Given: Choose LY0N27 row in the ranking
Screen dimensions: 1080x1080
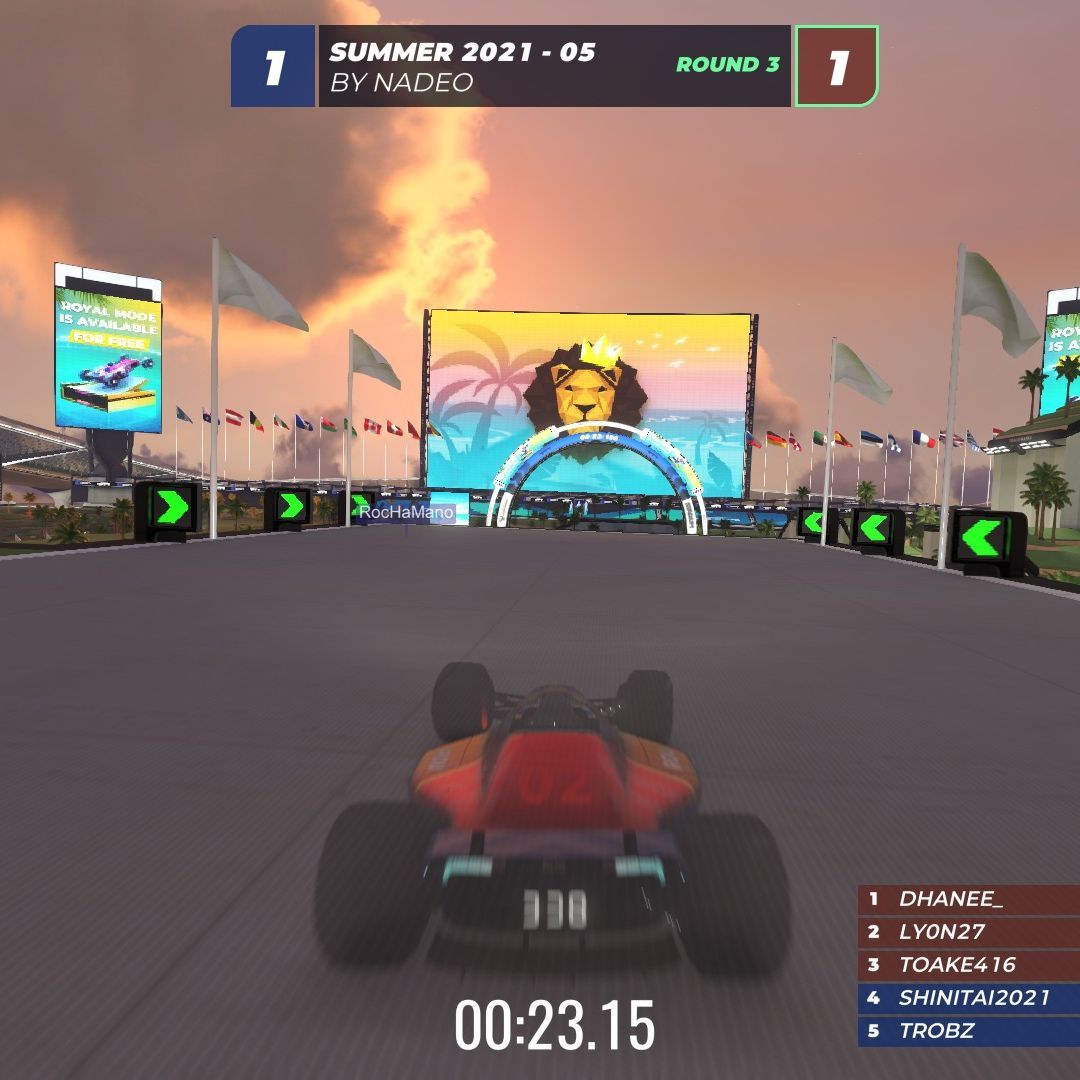Looking at the screenshot, I should (x=966, y=932).
